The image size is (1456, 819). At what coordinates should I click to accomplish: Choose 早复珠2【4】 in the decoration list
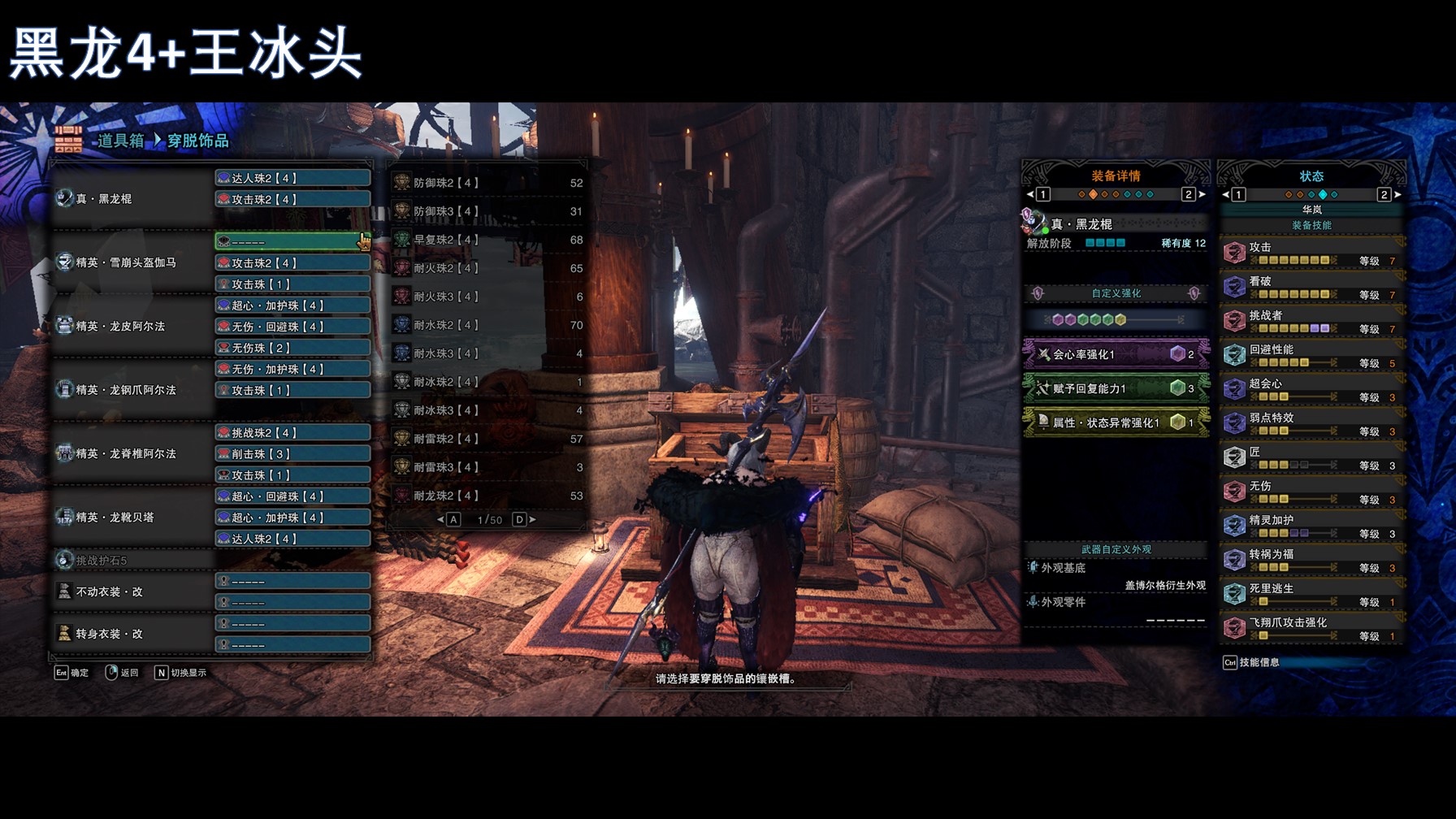click(487, 240)
